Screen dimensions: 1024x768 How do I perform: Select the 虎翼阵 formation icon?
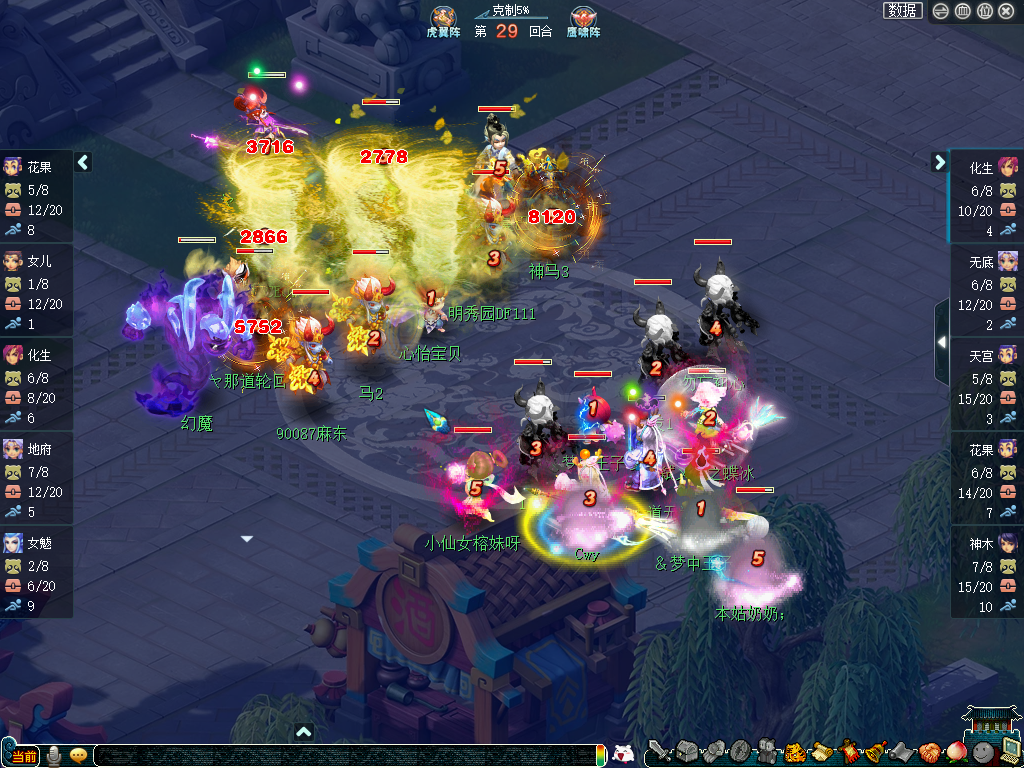click(443, 17)
